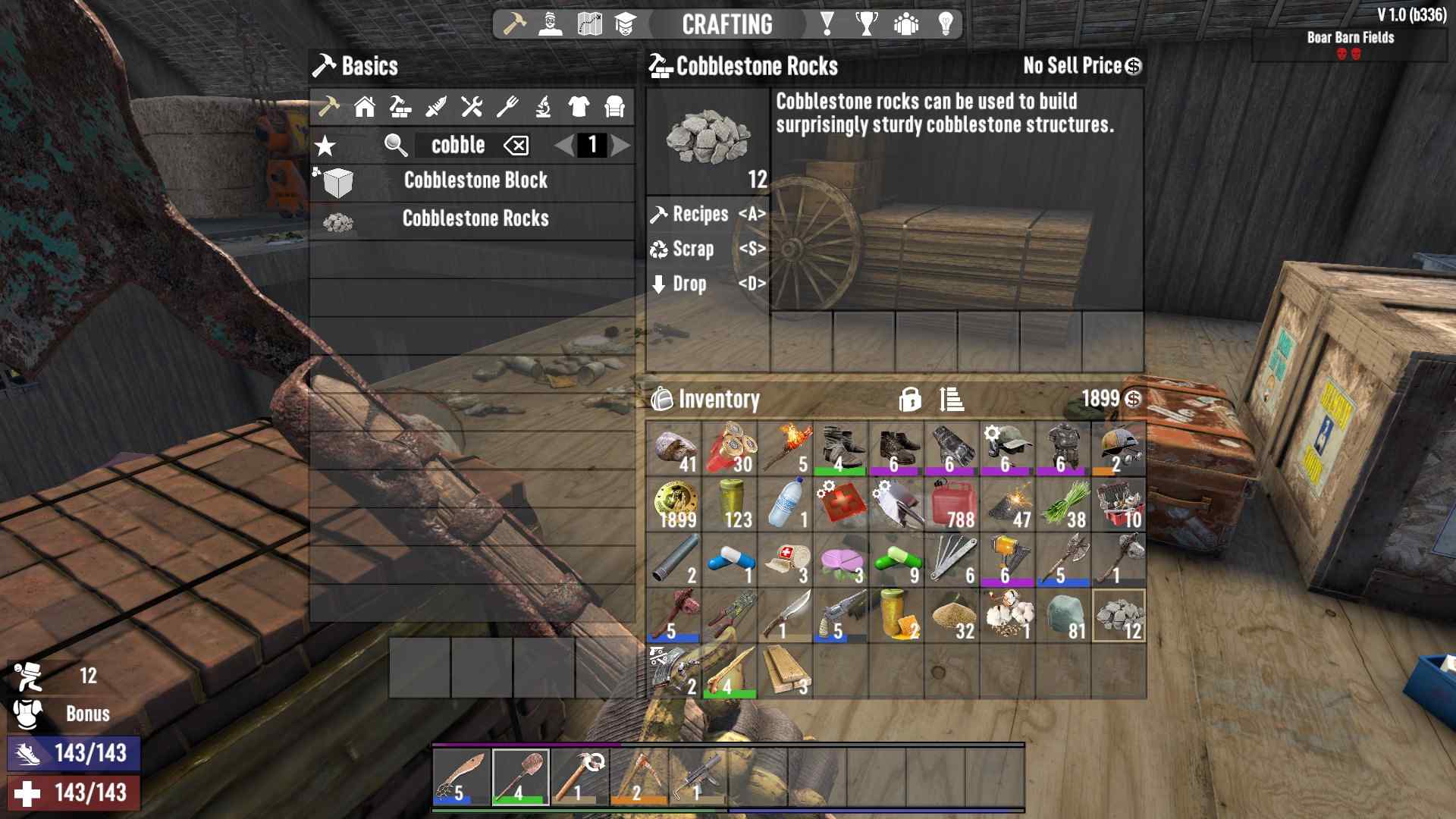Select the Cobblestone Block recipe
The image size is (1456, 819).
(475, 181)
